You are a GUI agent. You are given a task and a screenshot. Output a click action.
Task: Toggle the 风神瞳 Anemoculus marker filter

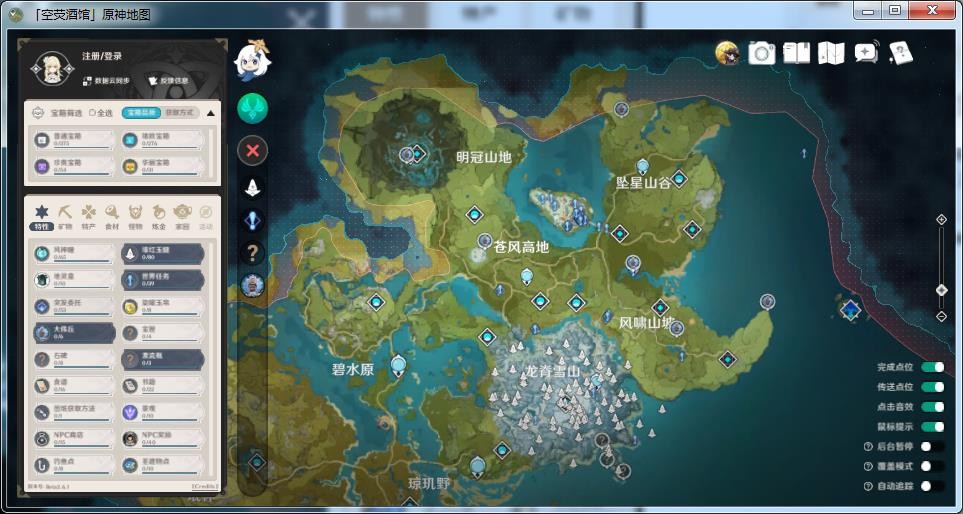72,253
